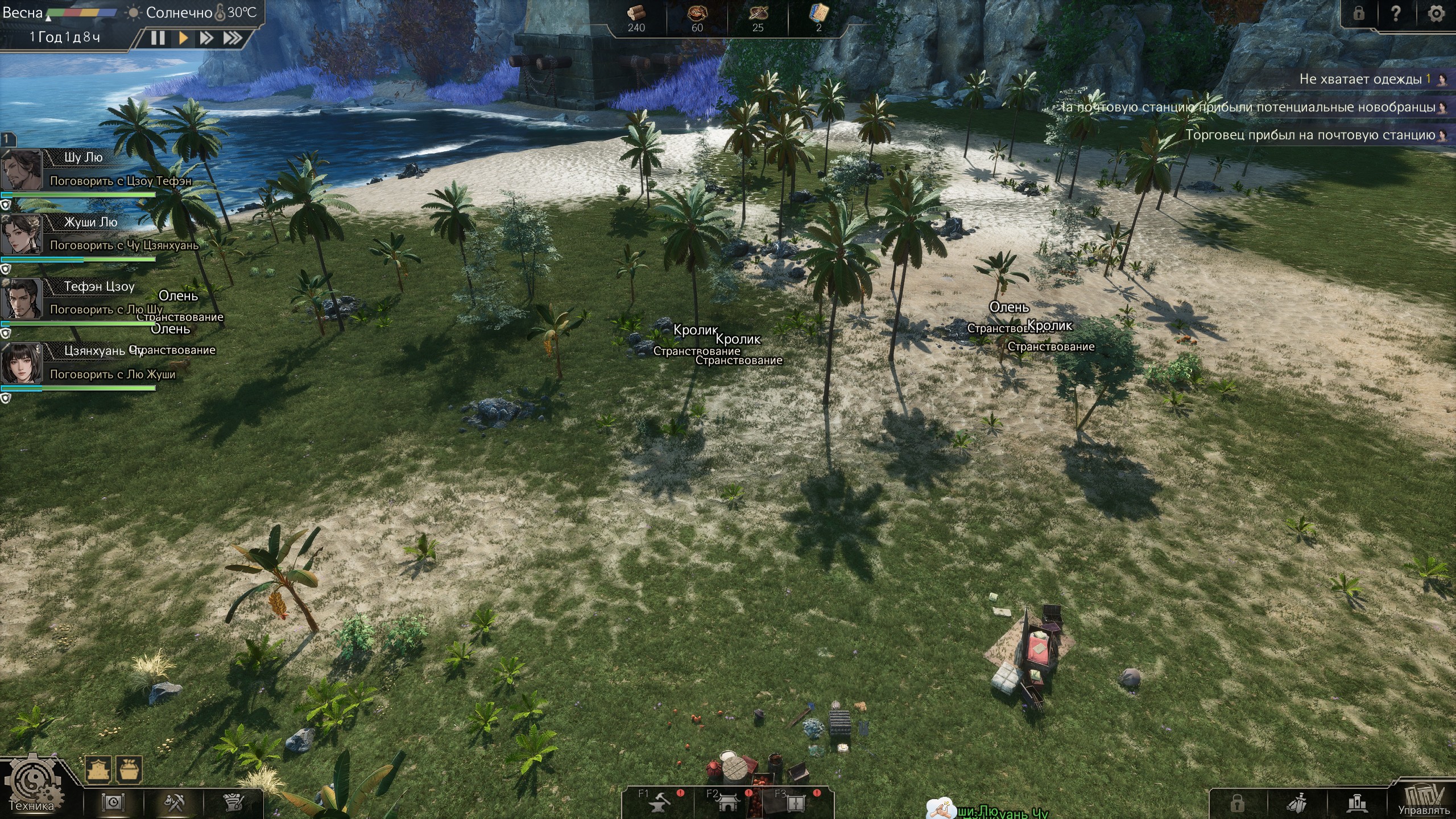Open the gear settings menu
The width and height of the screenshot is (1456, 819).
click(1436, 14)
